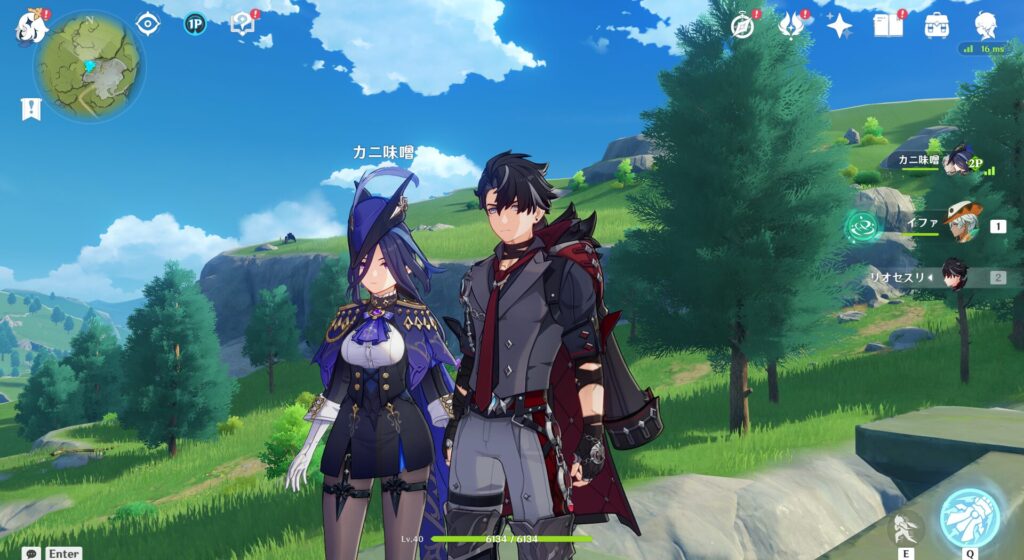Open the tutorial speech-bubble book icon

click(x=242, y=24)
